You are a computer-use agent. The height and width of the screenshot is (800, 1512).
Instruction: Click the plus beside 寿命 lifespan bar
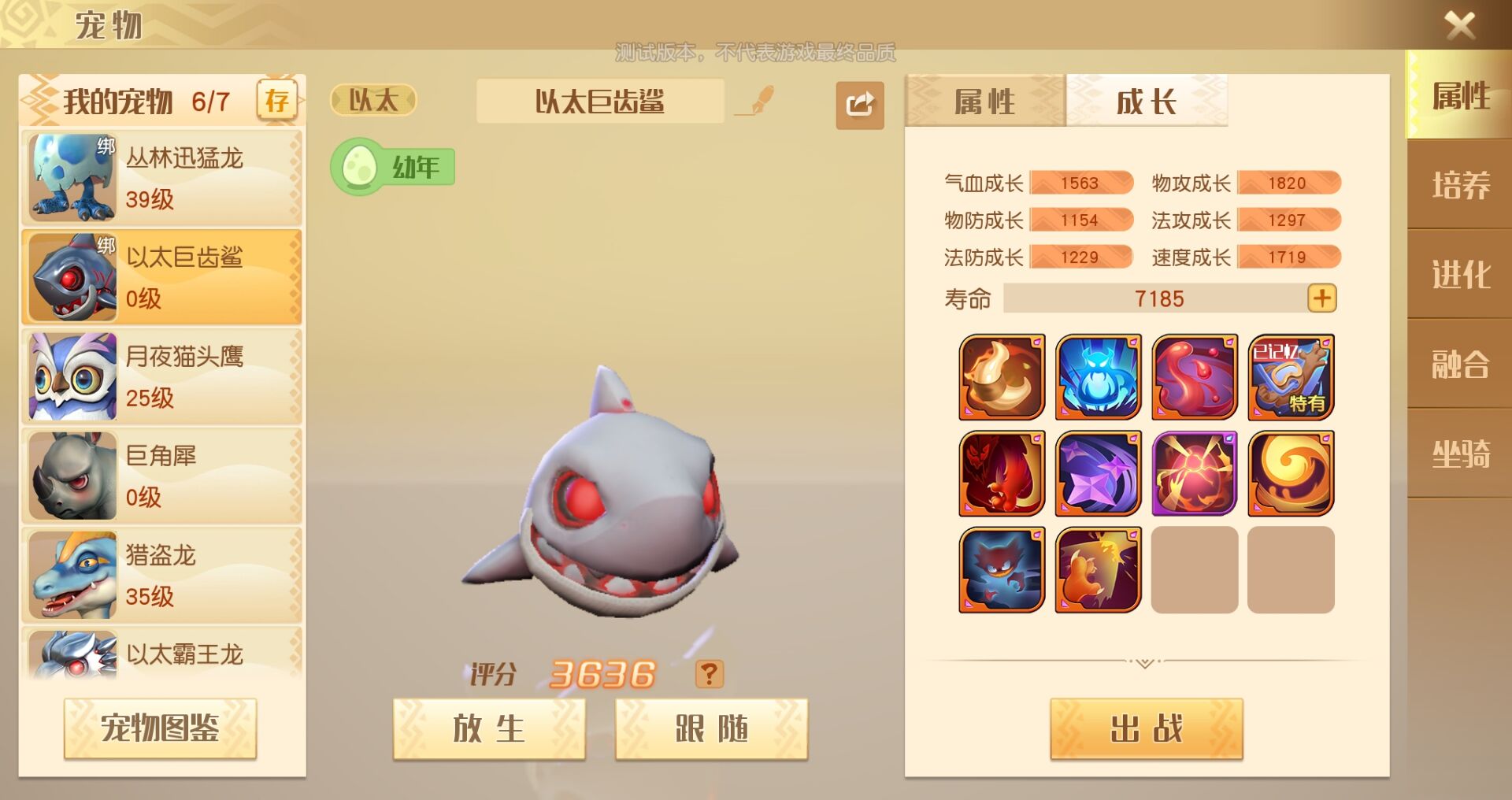coord(1322,298)
